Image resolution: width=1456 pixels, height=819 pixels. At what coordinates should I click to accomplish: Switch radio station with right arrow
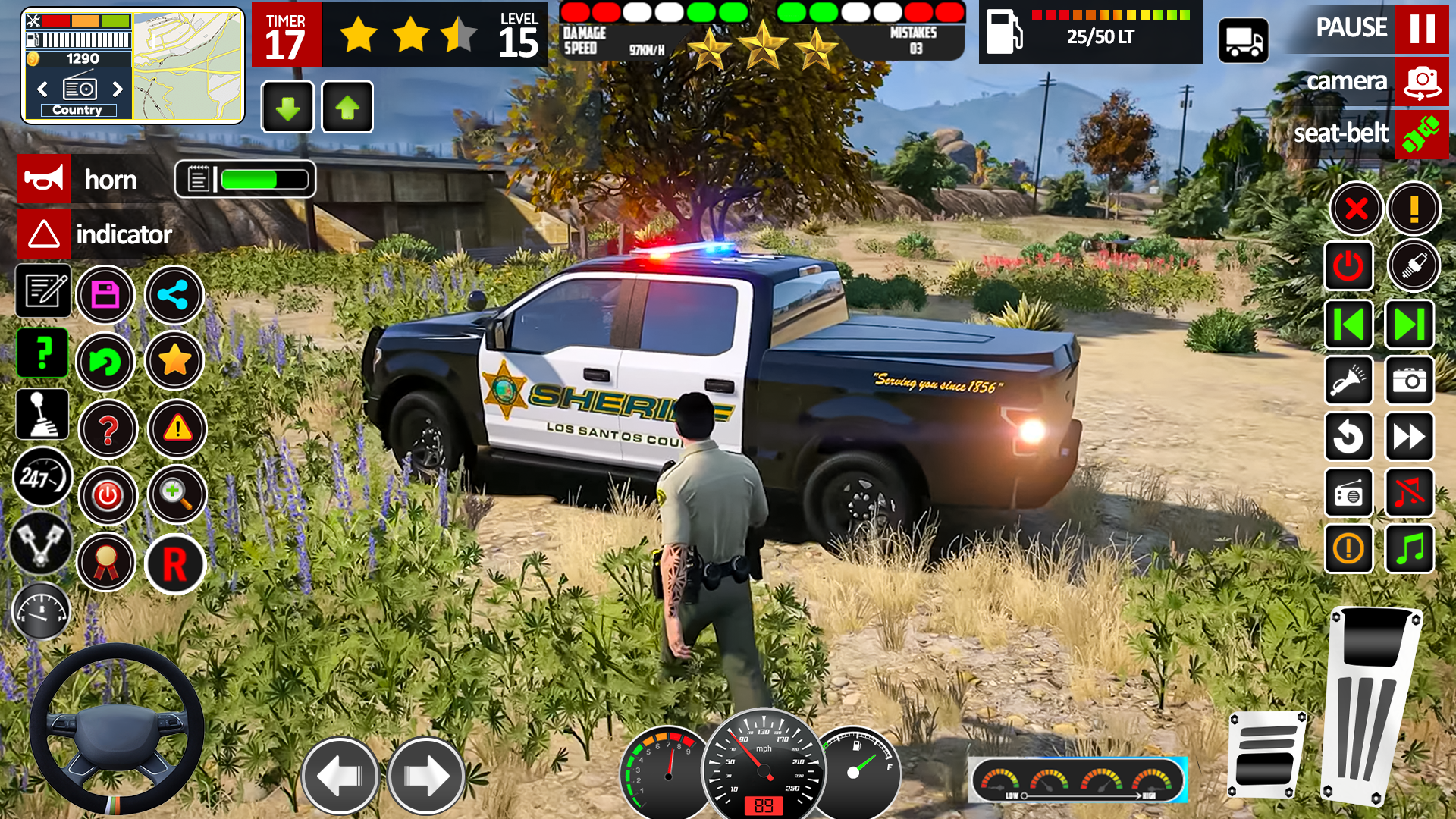point(118,89)
